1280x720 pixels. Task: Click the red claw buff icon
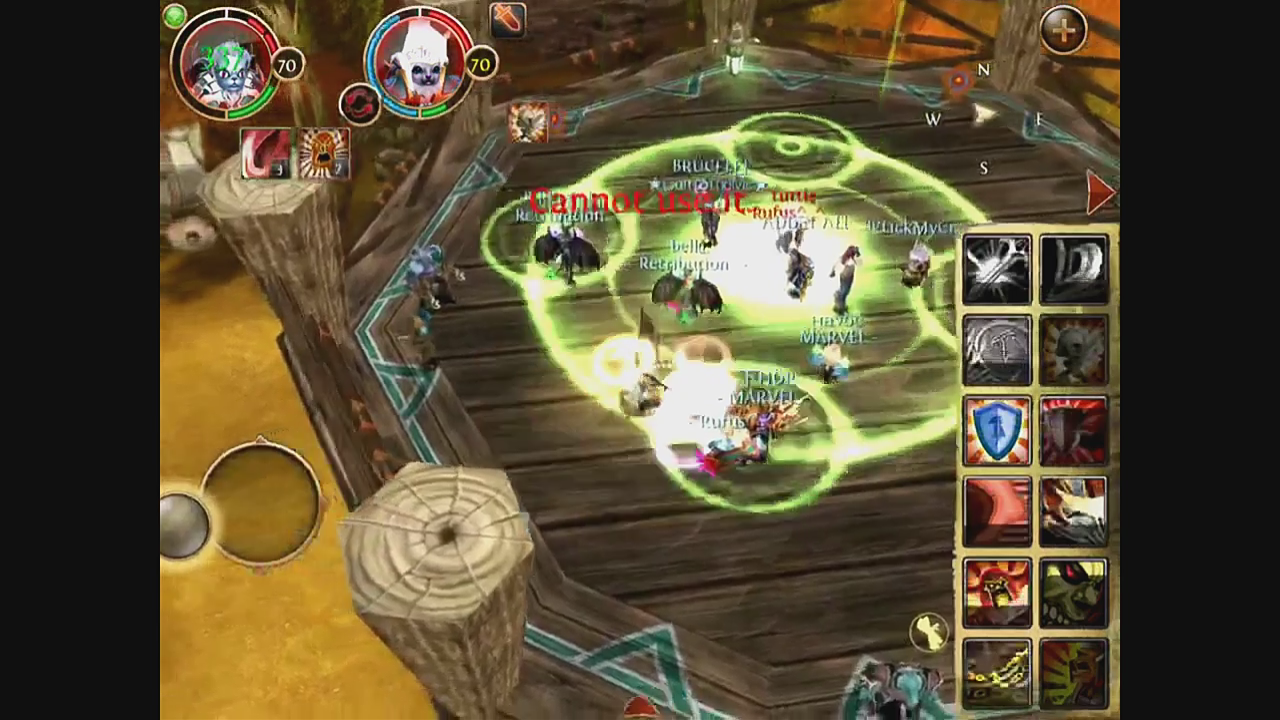pyautogui.click(x=265, y=154)
